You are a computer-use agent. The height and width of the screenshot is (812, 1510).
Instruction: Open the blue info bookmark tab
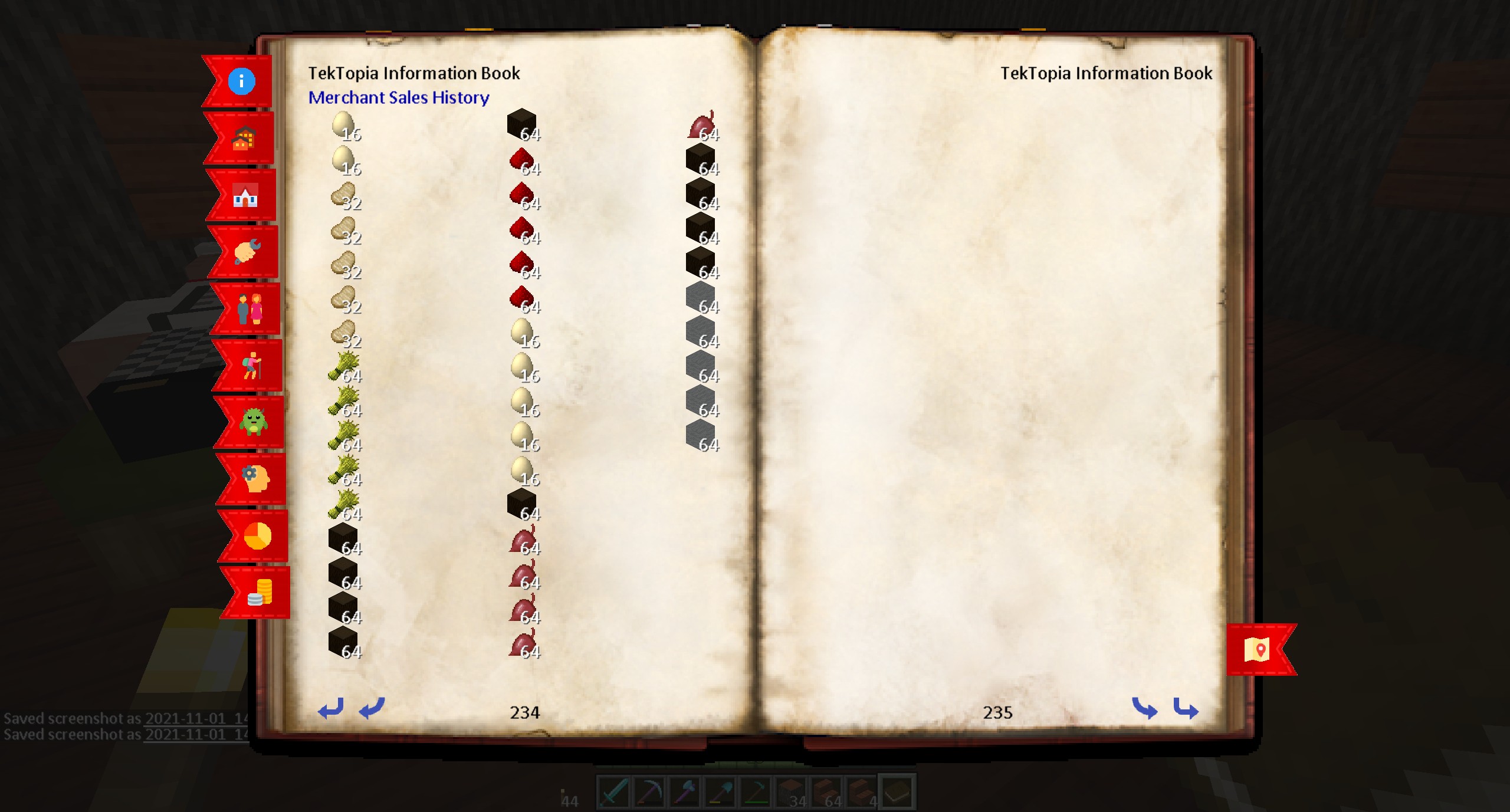tap(241, 81)
